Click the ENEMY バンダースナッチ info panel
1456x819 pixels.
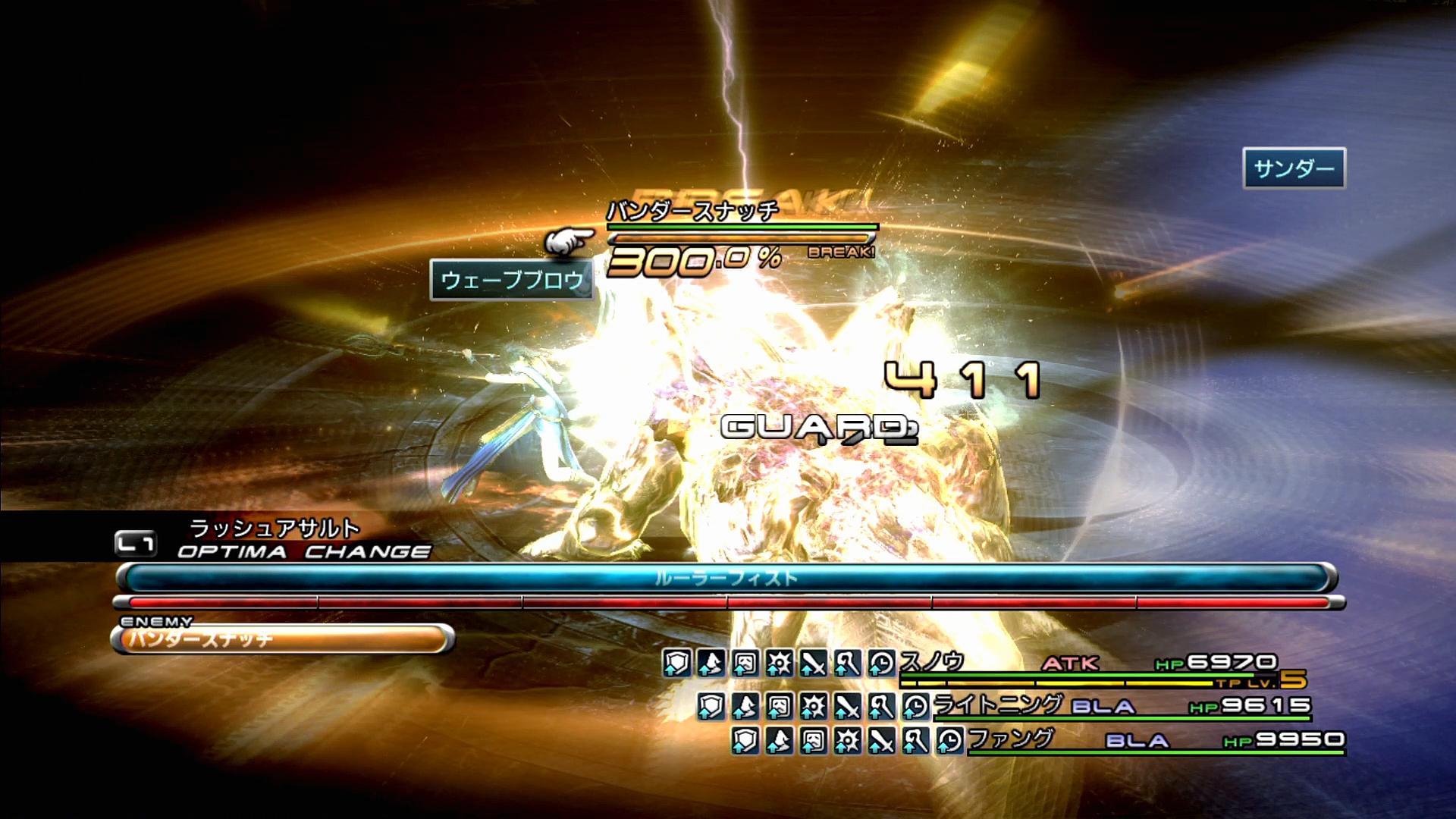283,639
